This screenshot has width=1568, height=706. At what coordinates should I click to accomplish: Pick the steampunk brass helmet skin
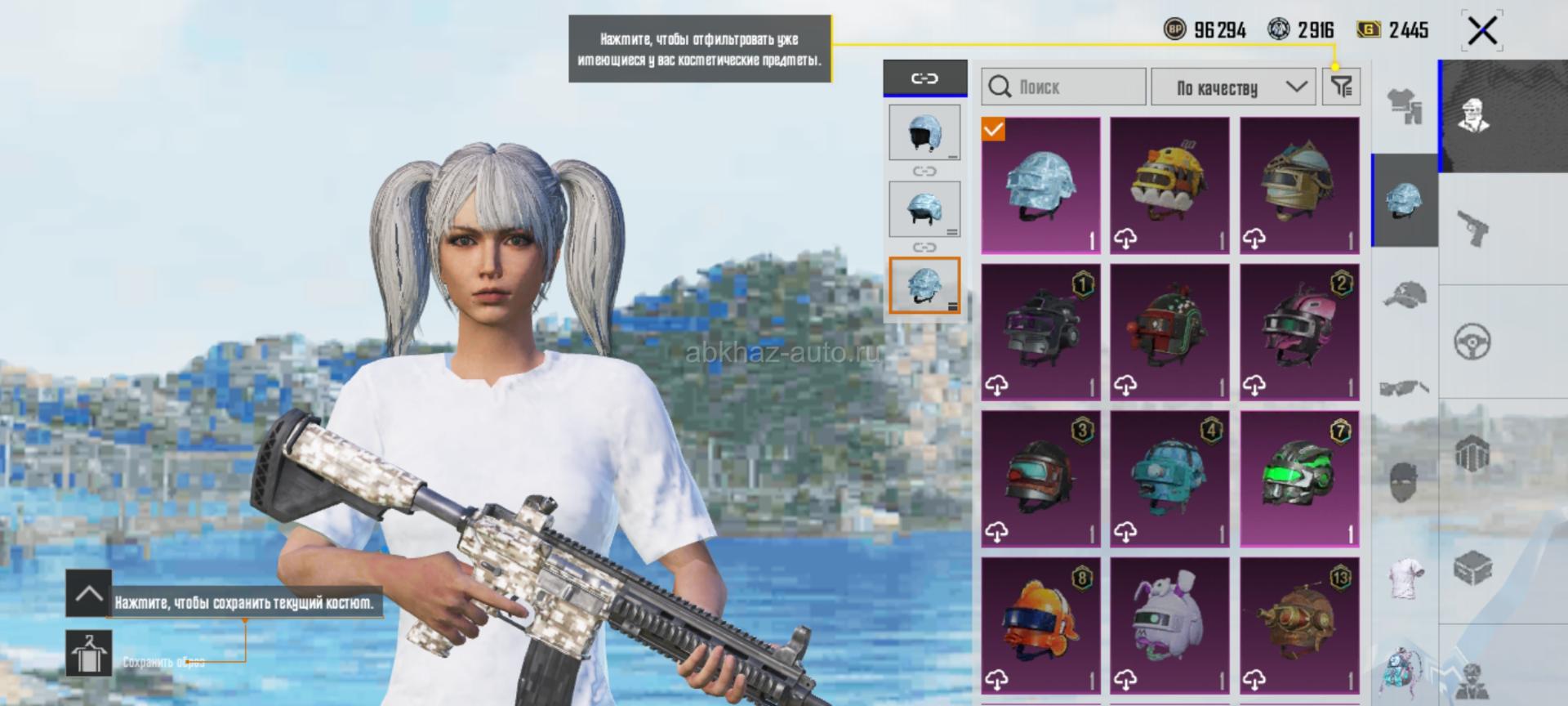[1299, 626]
